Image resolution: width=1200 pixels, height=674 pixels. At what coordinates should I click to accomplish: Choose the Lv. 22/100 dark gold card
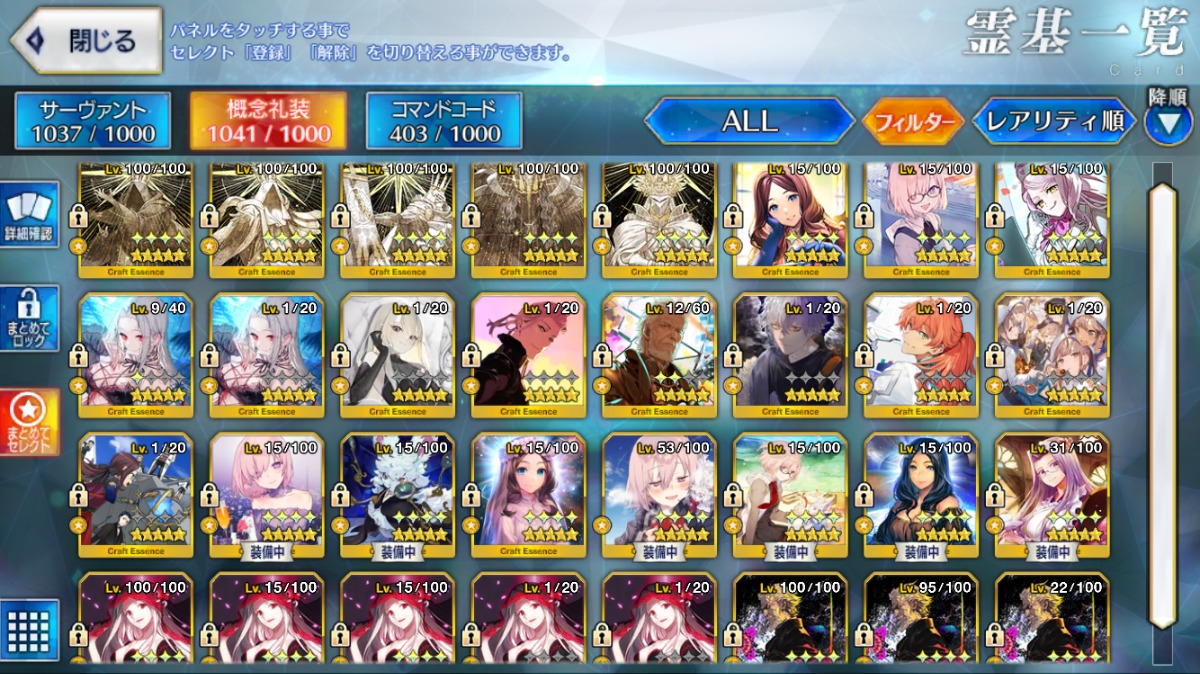(x=1053, y=620)
